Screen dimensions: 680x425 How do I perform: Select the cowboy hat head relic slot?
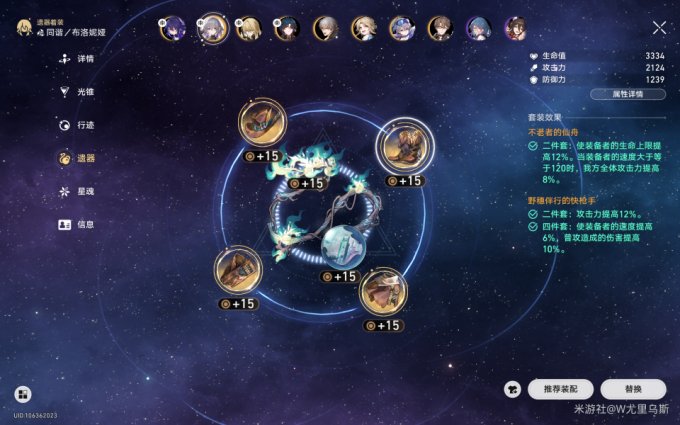263,122
